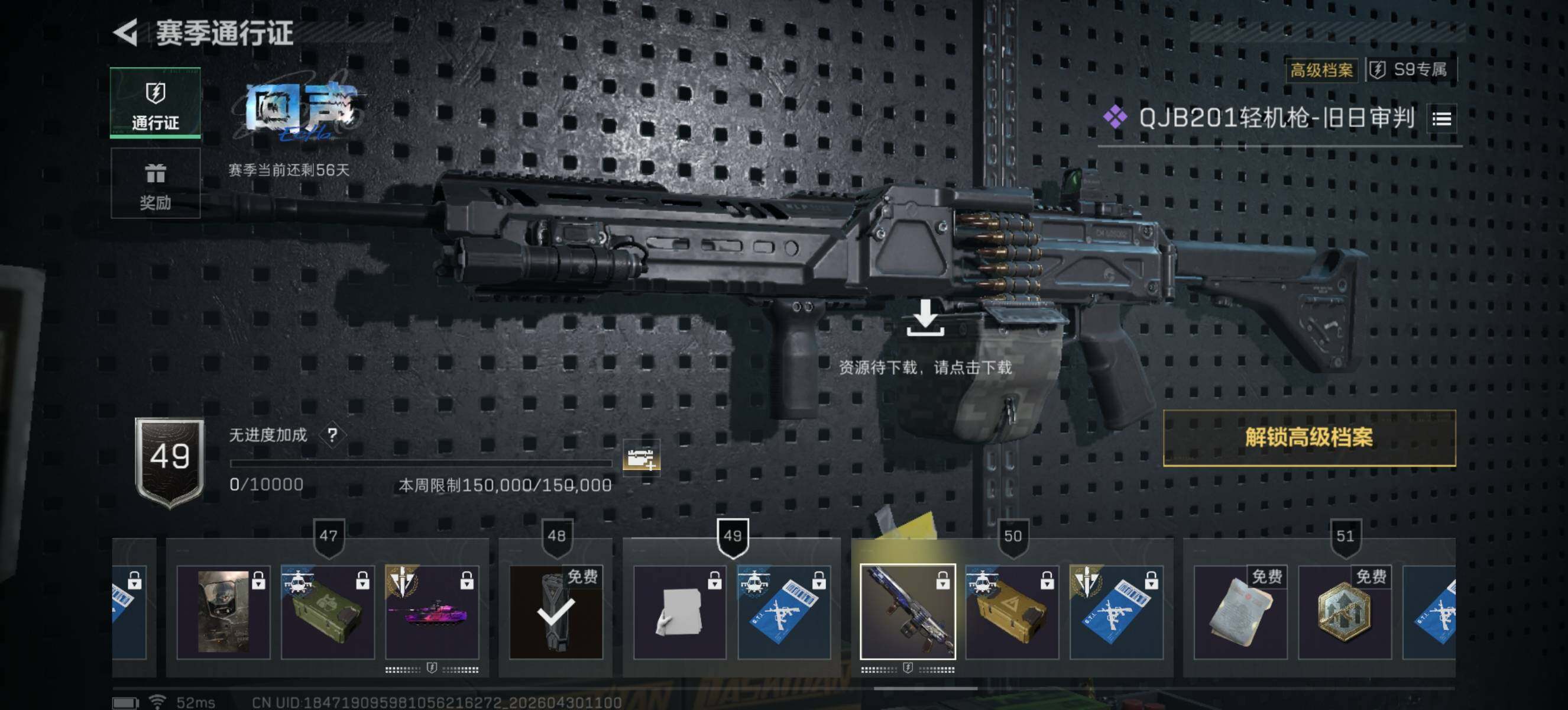Open the 奖励 rewards tab
This screenshot has height=710, width=1568.
click(155, 183)
